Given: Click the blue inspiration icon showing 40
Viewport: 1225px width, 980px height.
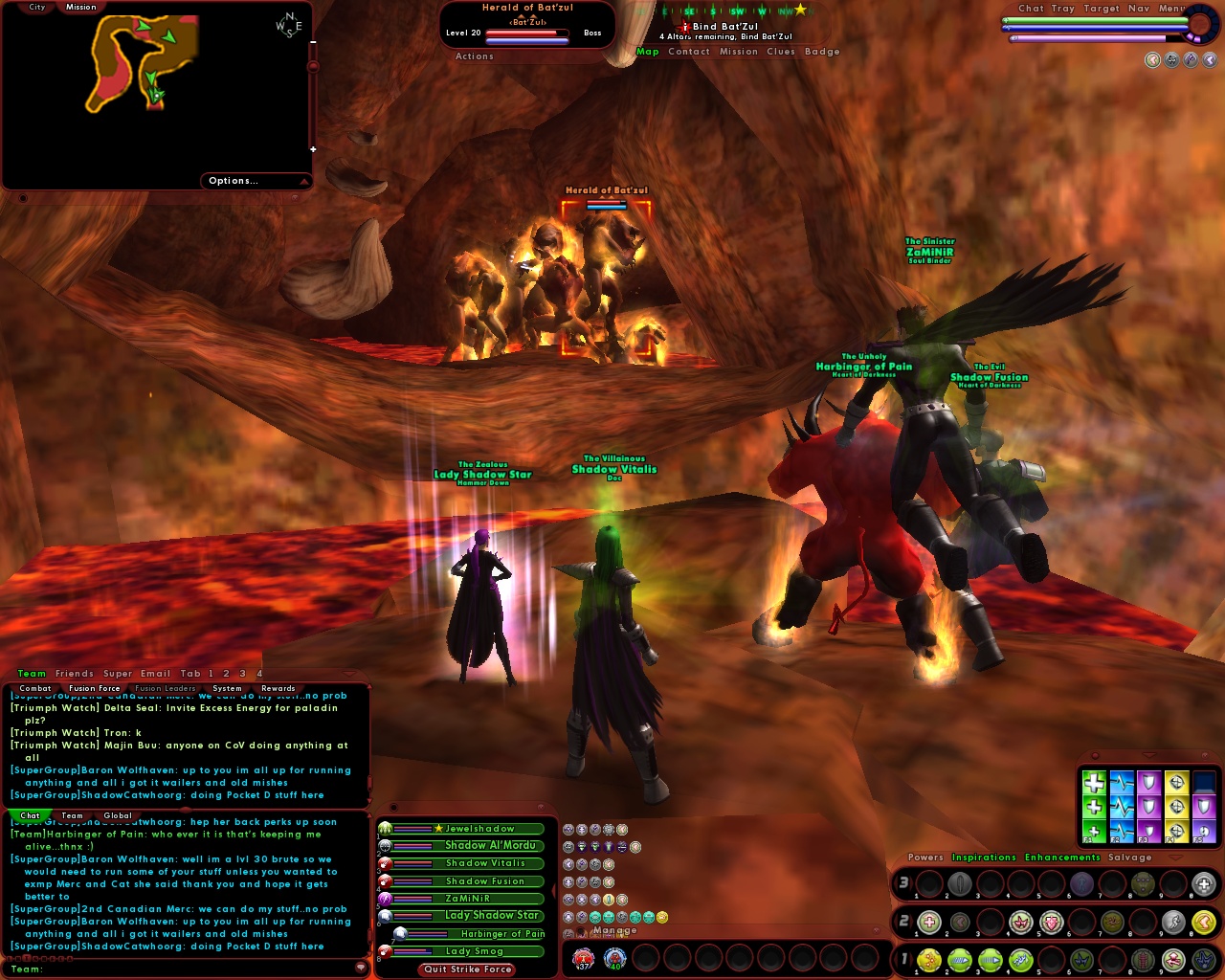Looking at the screenshot, I should (x=614, y=957).
